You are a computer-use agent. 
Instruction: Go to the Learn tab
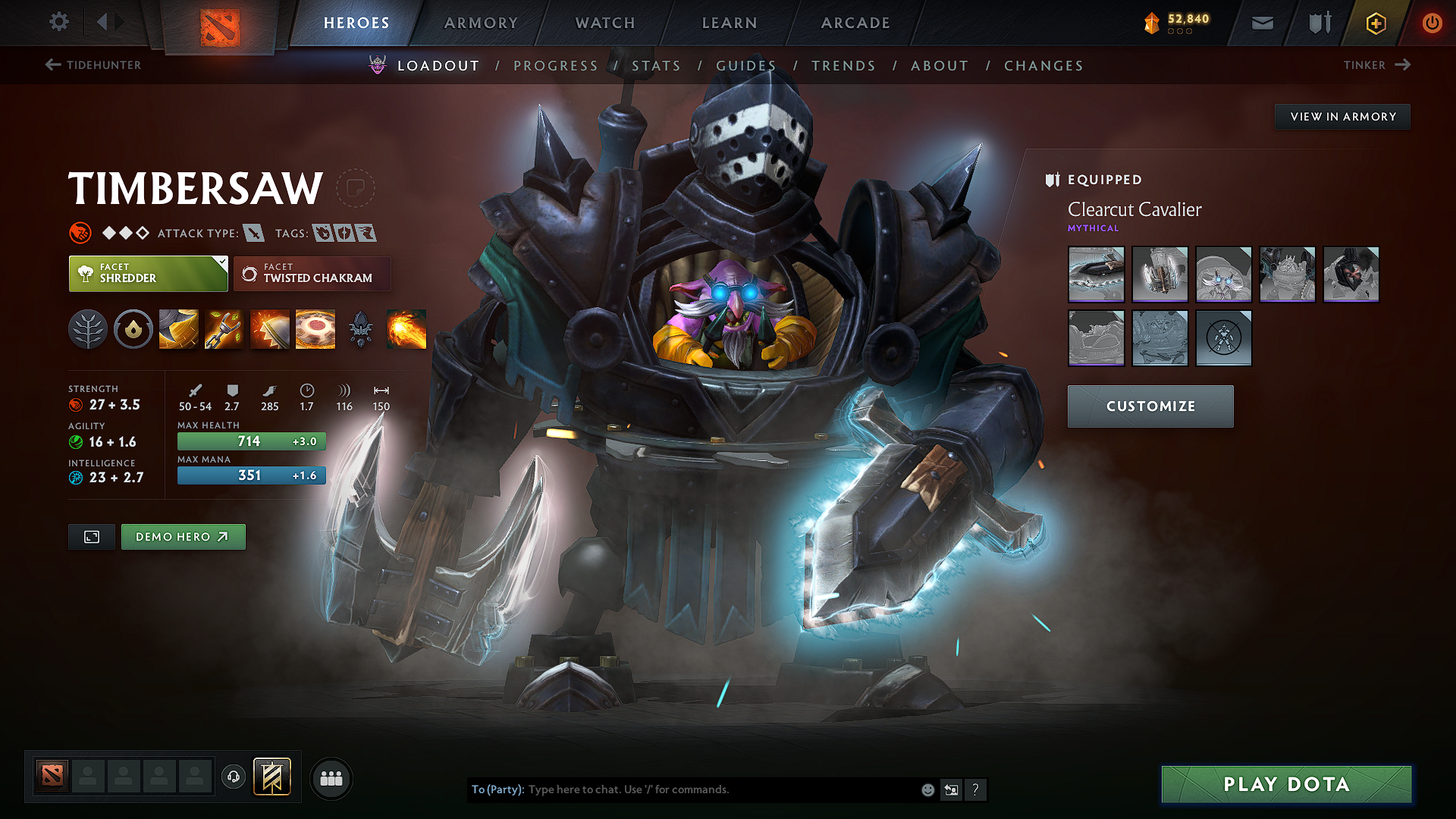(730, 23)
